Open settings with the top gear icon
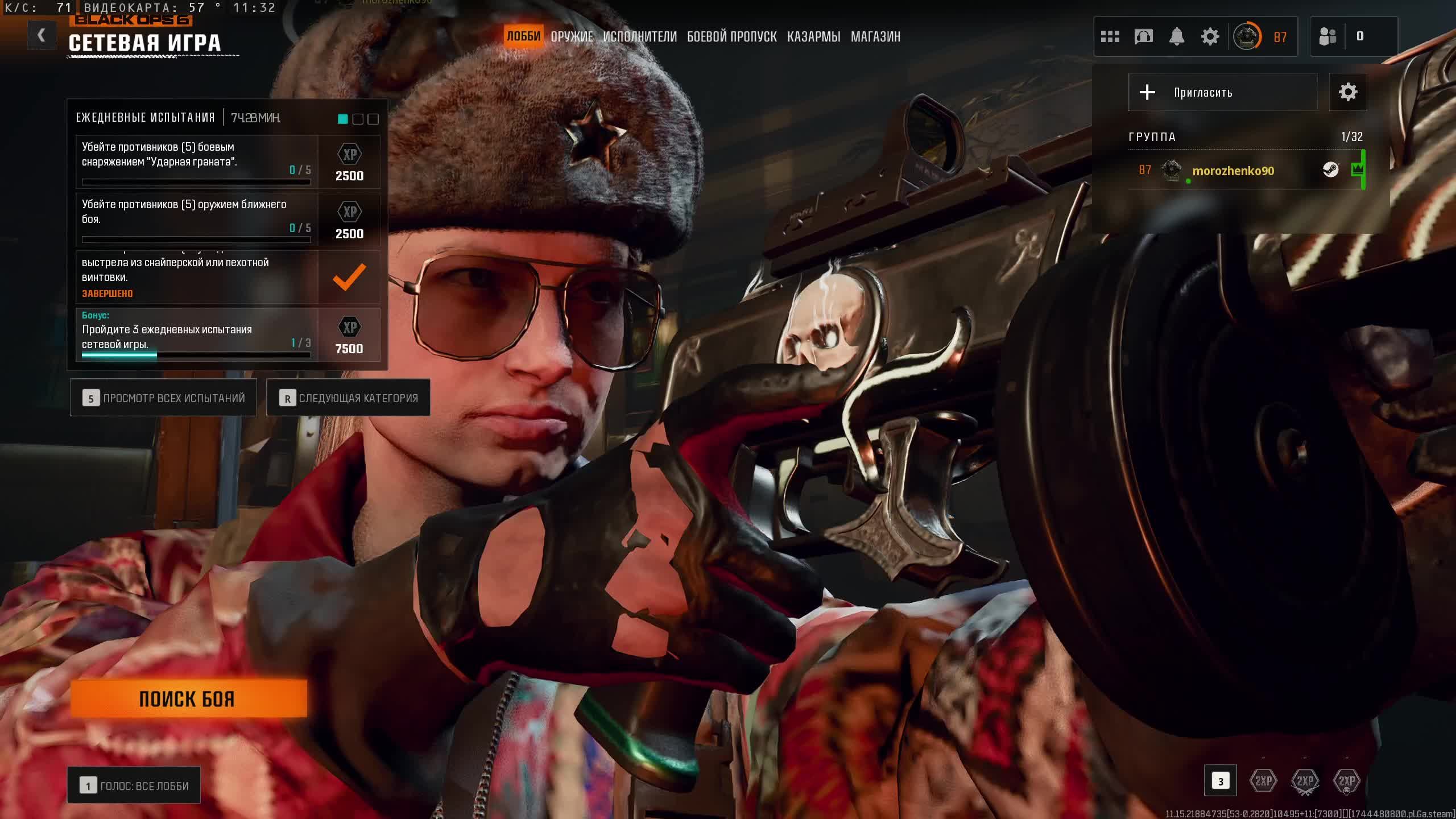The height and width of the screenshot is (819, 1456). [x=1210, y=37]
